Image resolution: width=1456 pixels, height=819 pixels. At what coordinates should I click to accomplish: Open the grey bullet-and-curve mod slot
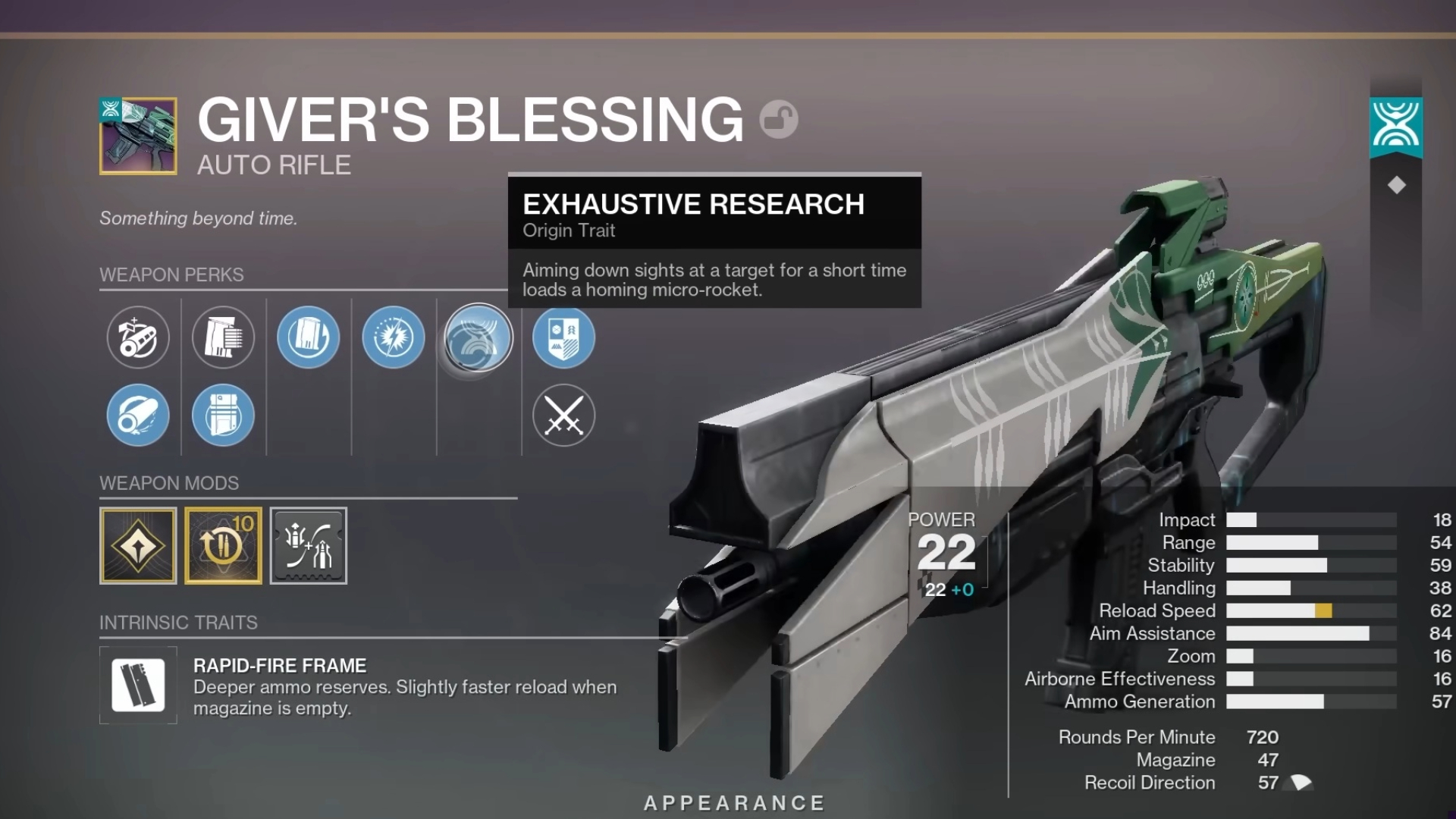coord(309,546)
